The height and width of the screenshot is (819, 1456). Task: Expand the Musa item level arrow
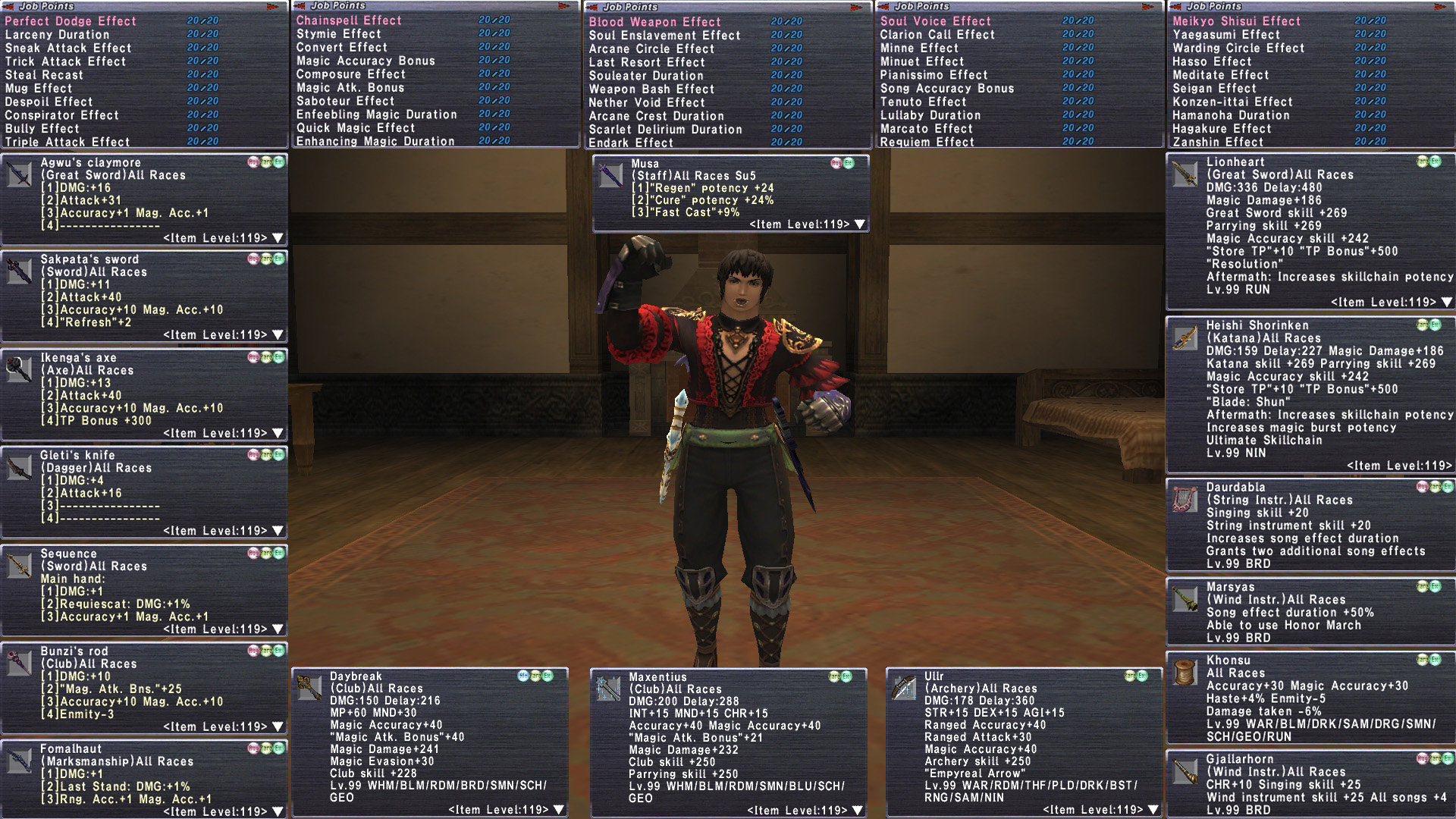pyautogui.click(x=859, y=224)
